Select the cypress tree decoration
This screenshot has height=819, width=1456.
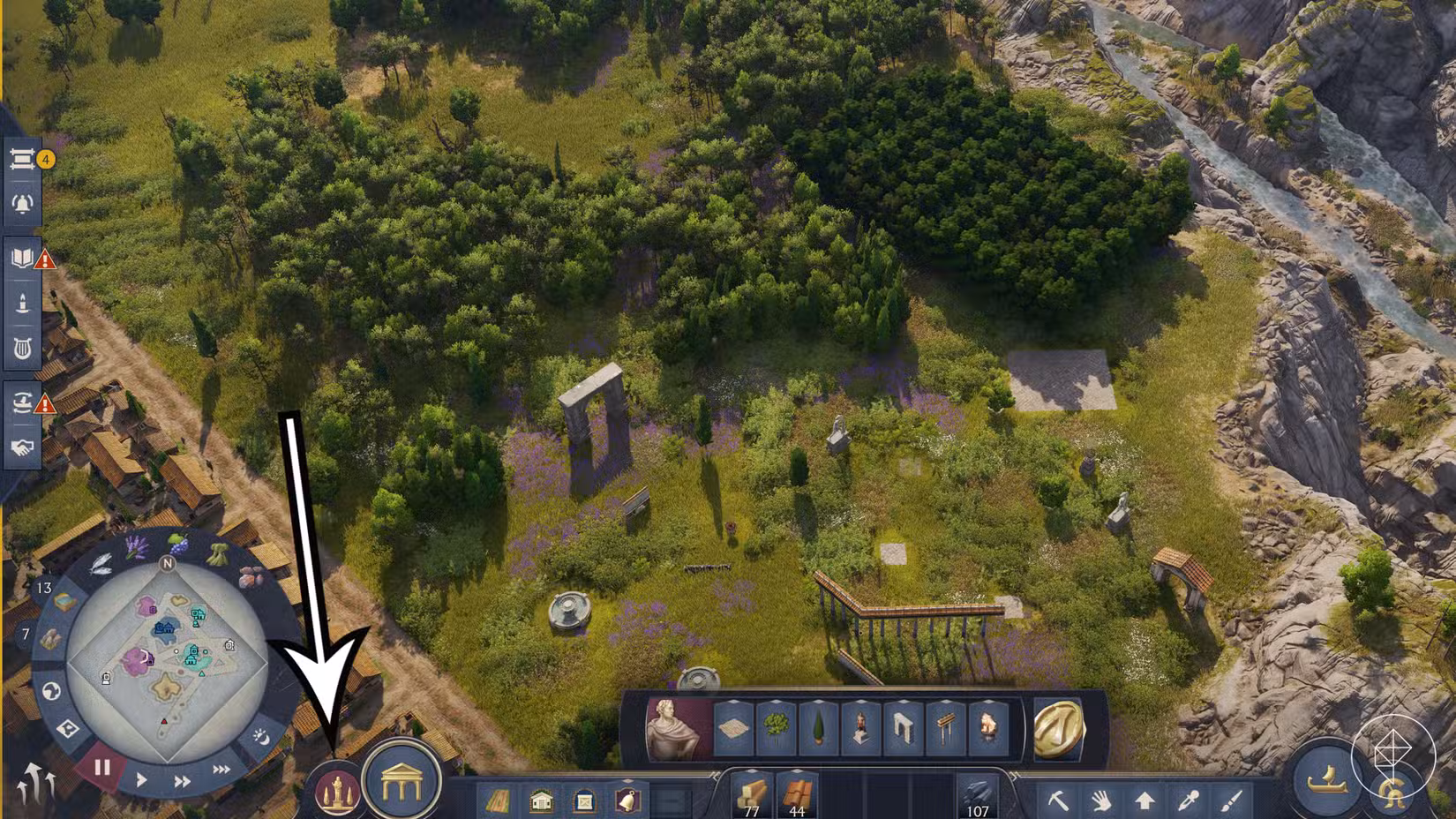click(x=818, y=724)
